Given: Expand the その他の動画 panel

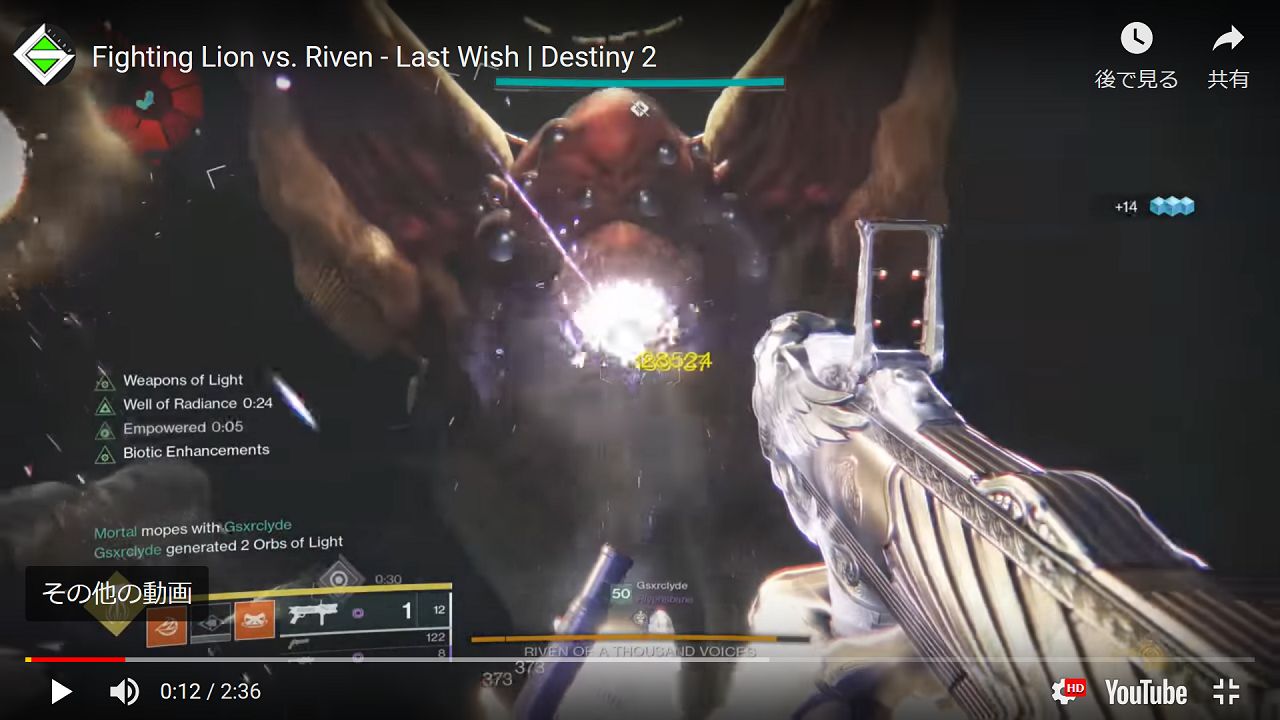Looking at the screenshot, I should (118, 592).
